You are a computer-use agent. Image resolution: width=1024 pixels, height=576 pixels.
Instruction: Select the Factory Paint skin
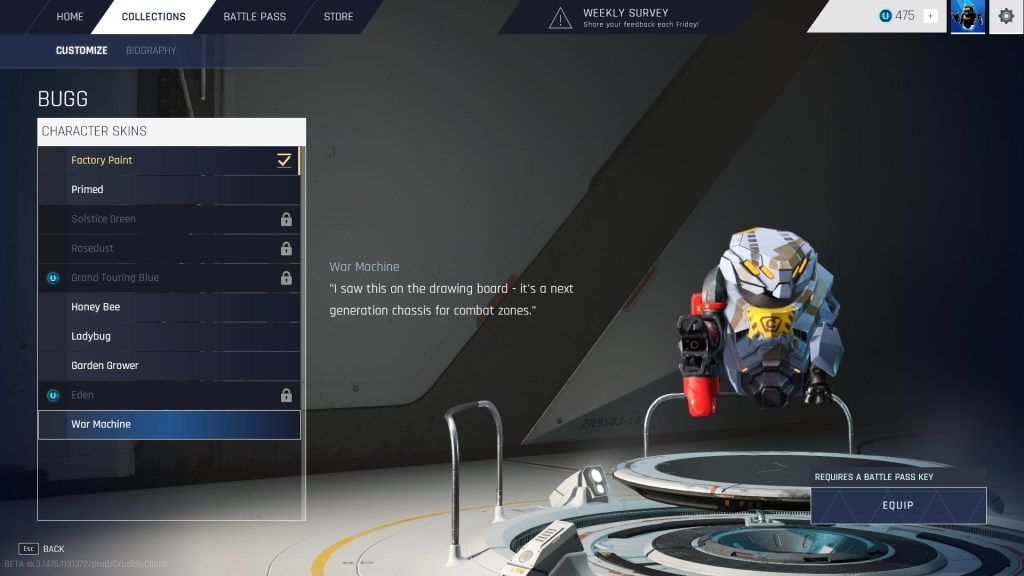(x=168, y=160)
